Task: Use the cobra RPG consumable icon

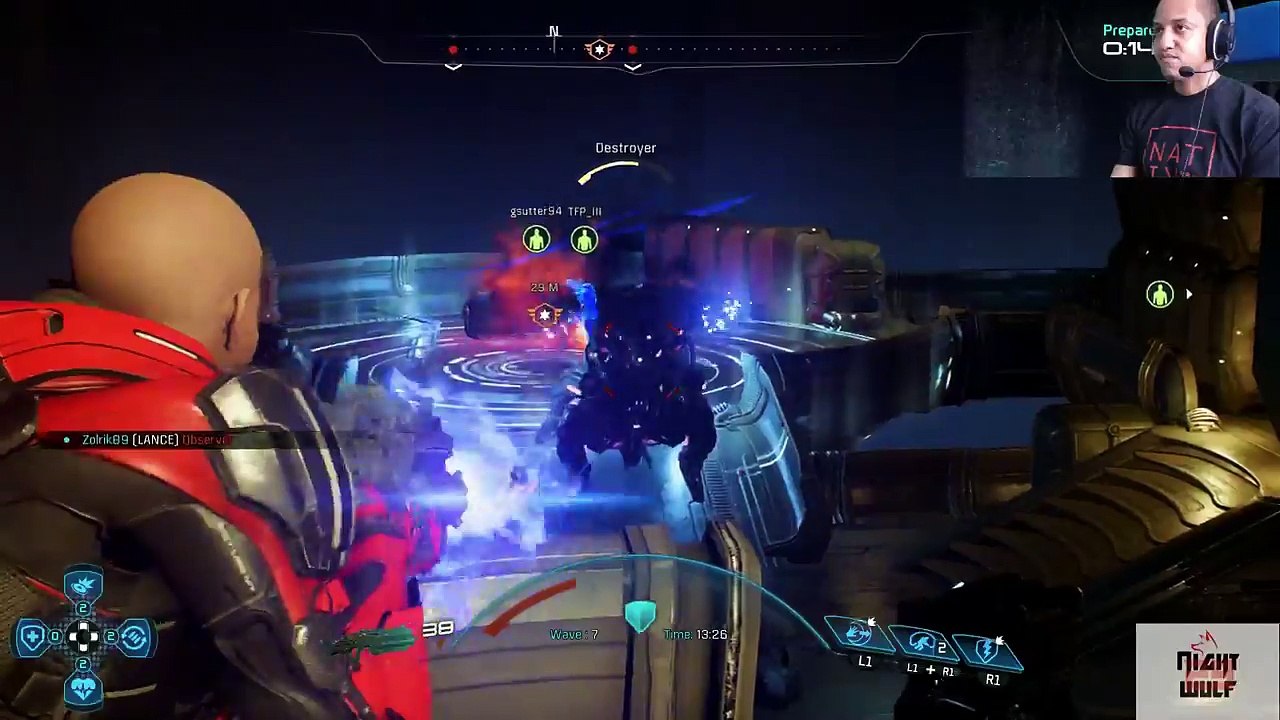Action: [83, 585]
